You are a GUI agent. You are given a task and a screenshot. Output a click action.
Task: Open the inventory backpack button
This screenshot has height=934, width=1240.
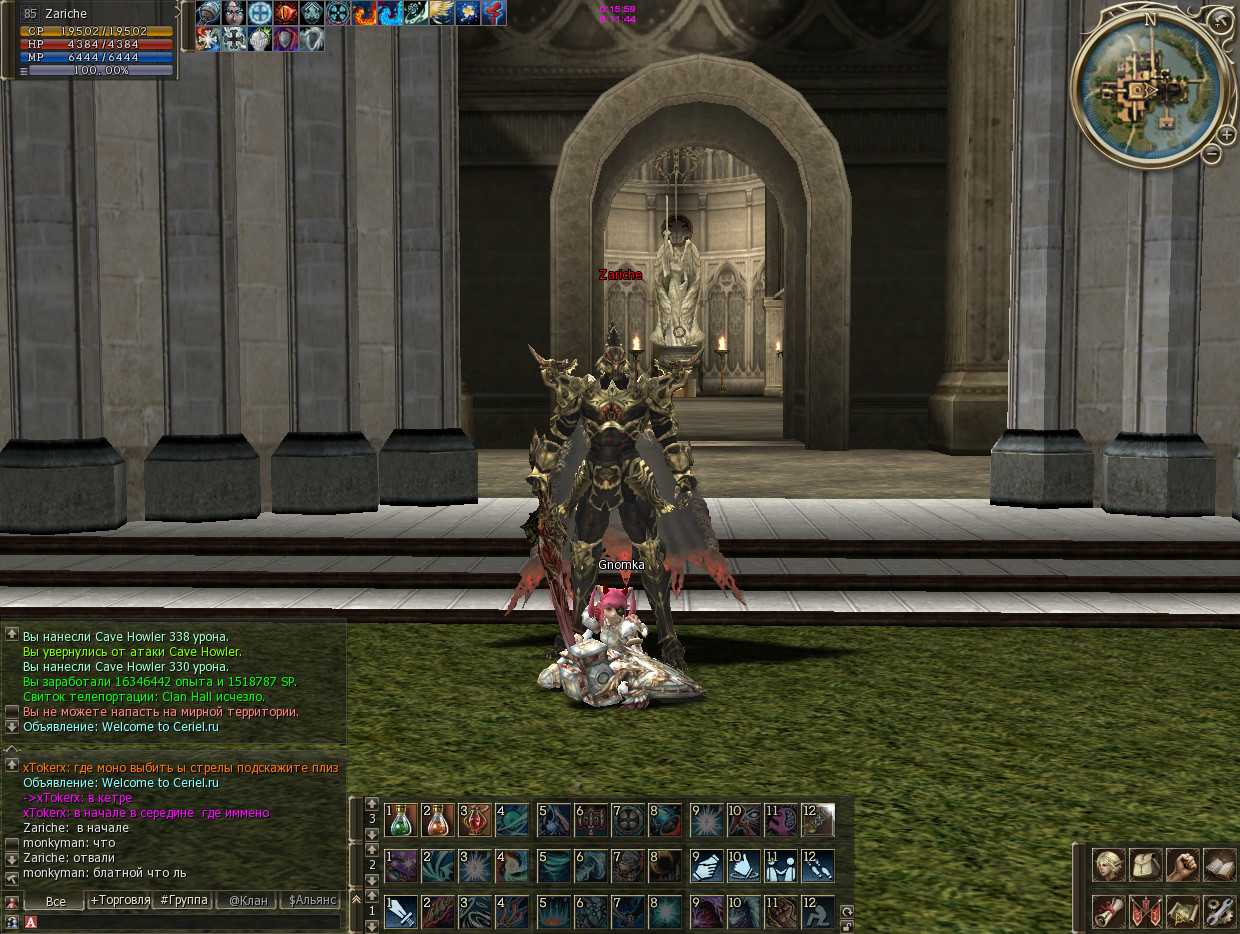coord(1146,866)
